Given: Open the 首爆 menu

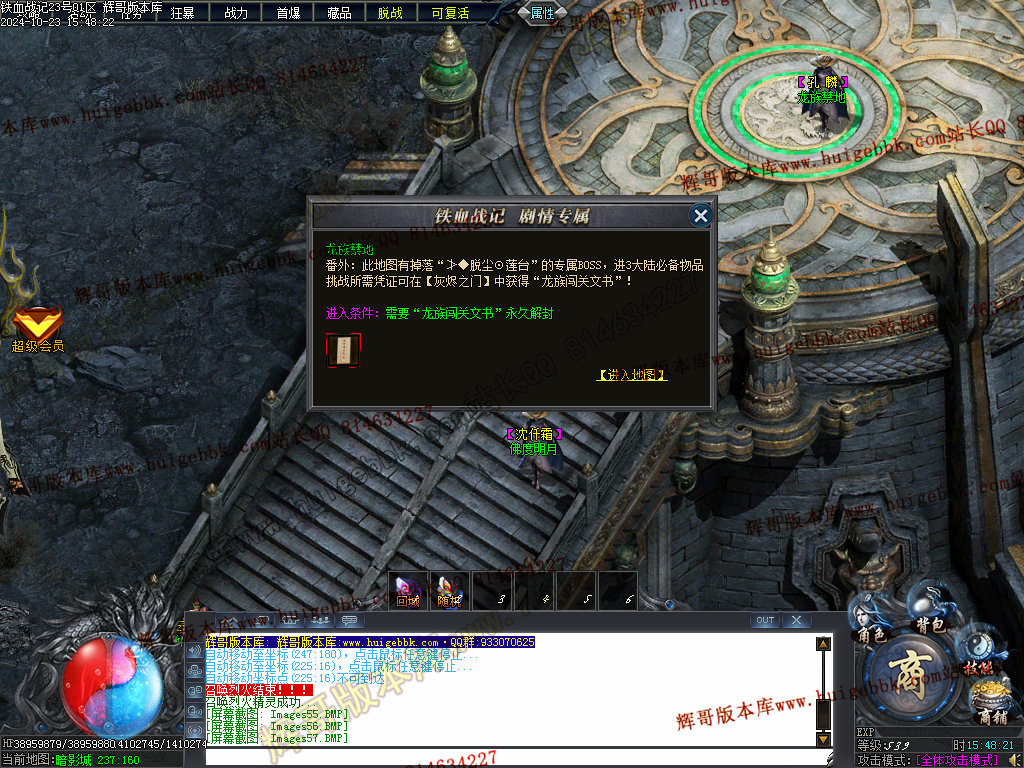Looking at the screenshot, I should [x=288, y=13].
